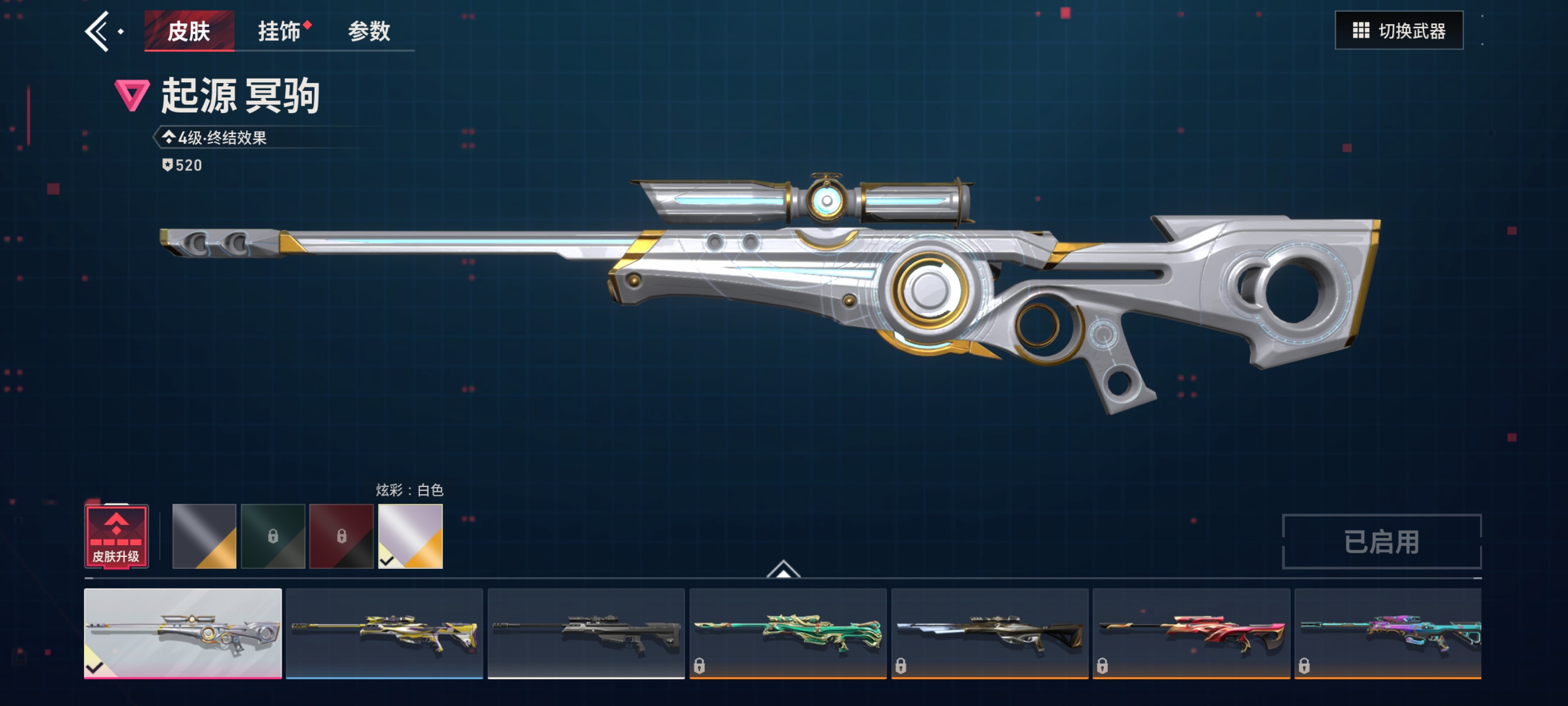1568x706 pixels.
Task: Show the 参数 tab
Action: [369, 31]
